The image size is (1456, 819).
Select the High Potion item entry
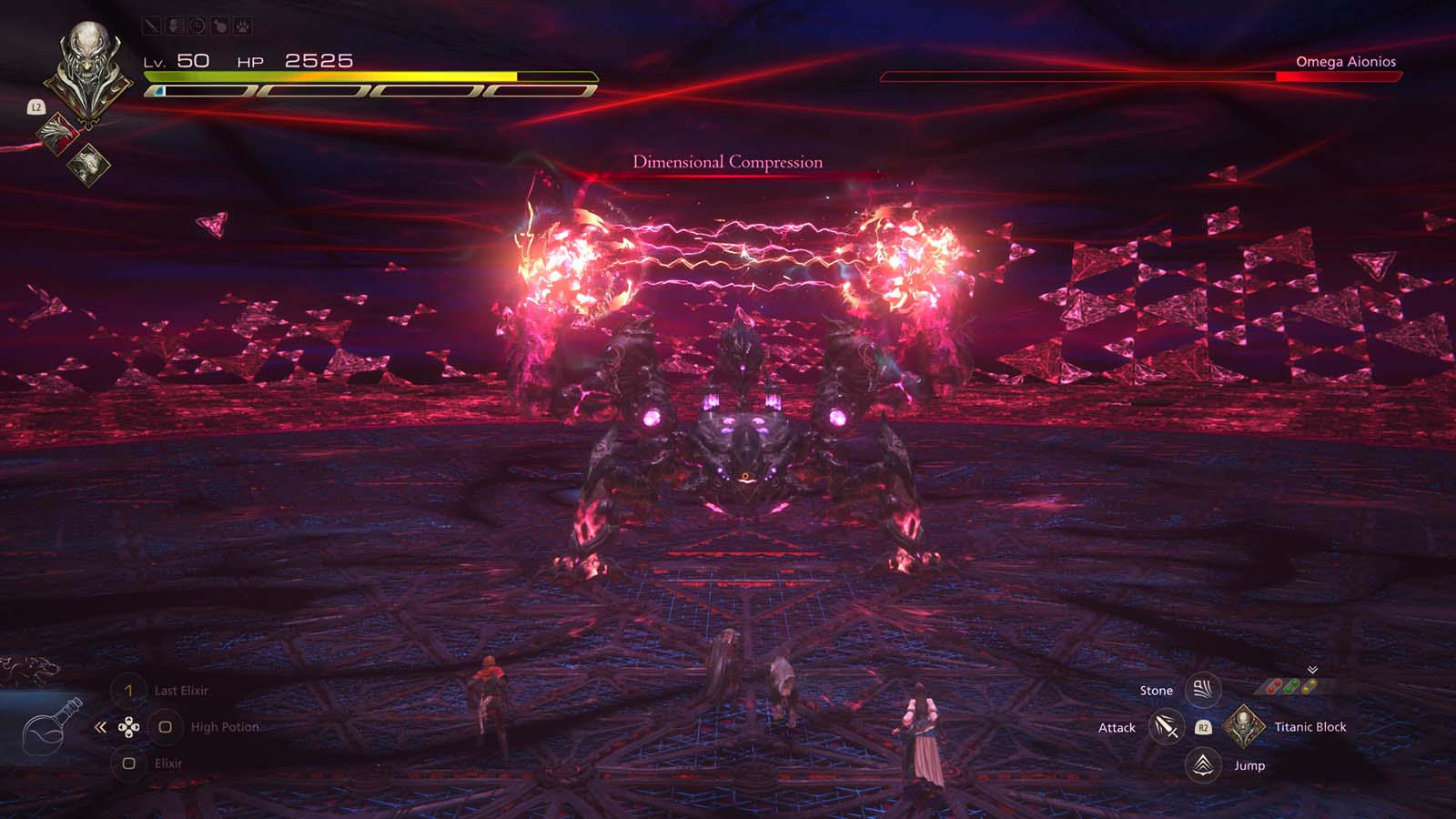coord(223,726)
